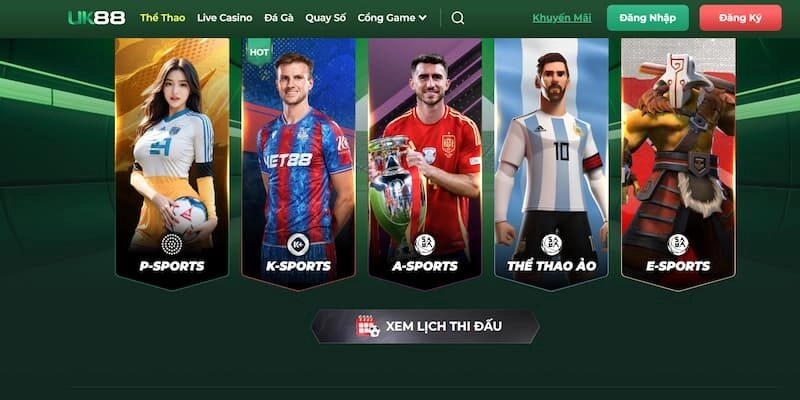Pick the Thể Thao Ảo card
Viewport: 800px width, 400px height.
tap(551, 160)
